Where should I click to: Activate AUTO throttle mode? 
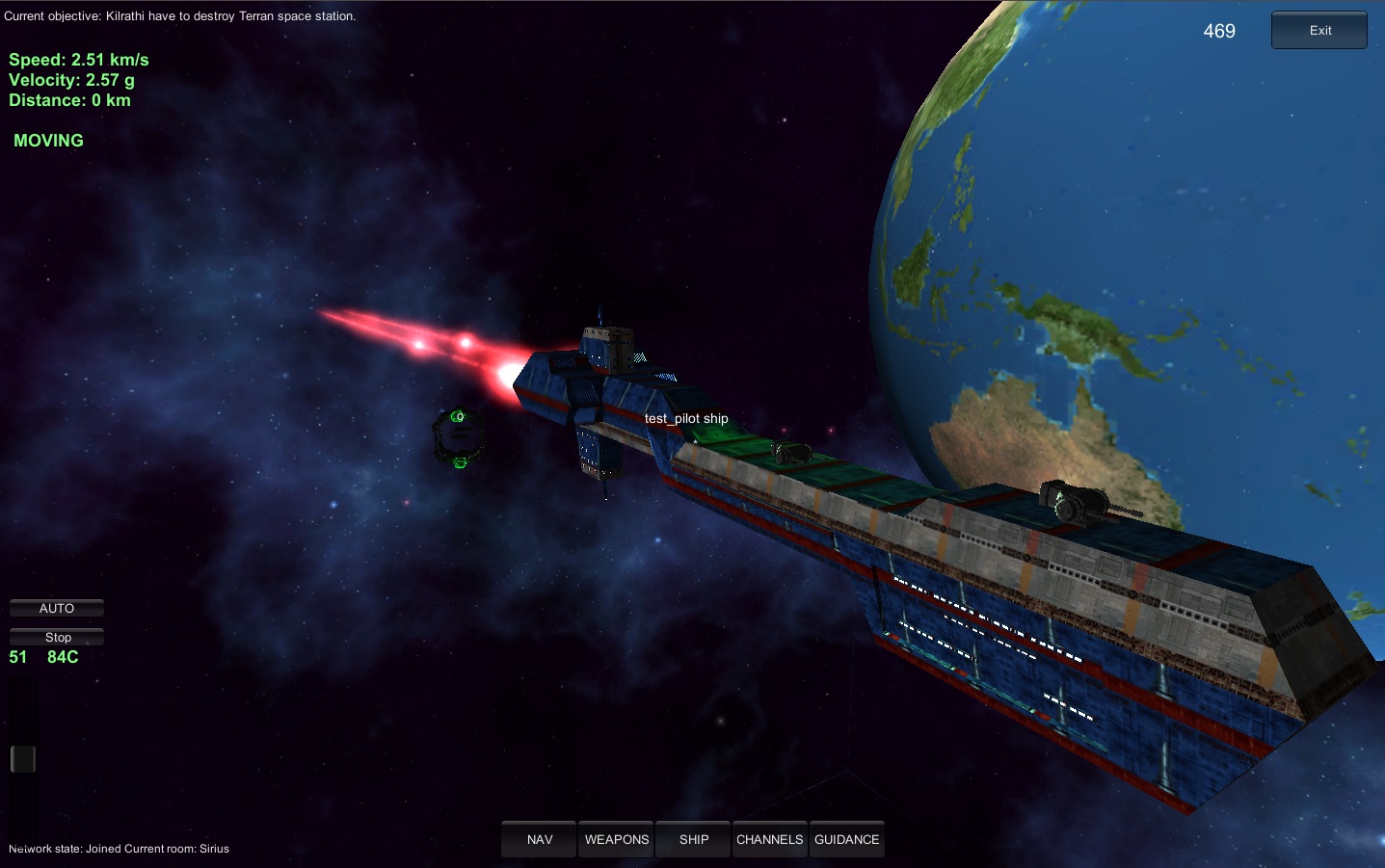tap(57, 609)
